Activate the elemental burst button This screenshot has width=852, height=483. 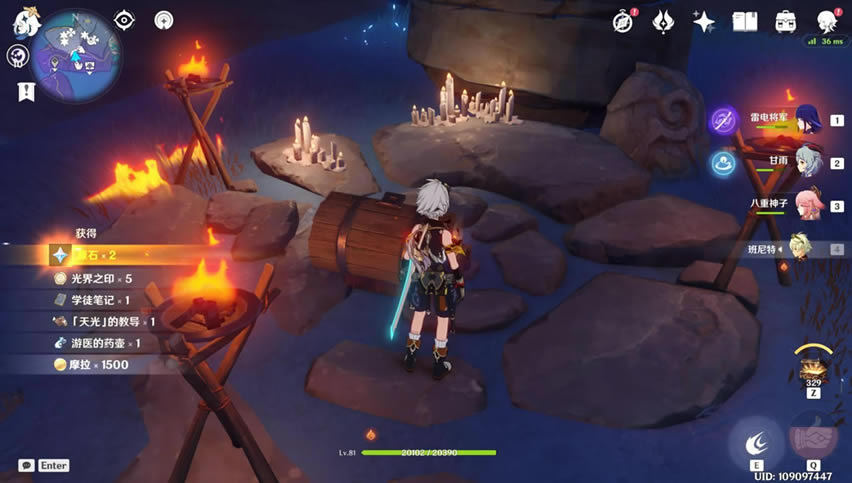pos(813,438)
